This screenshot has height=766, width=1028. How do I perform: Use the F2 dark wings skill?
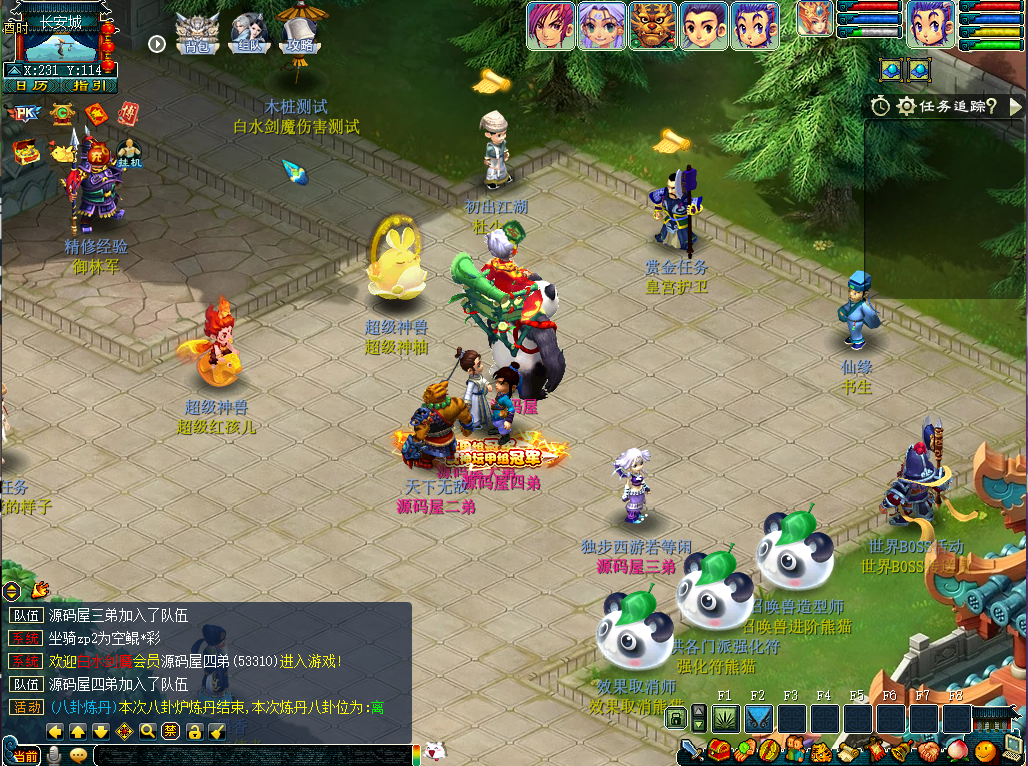(x=758, y=718)
